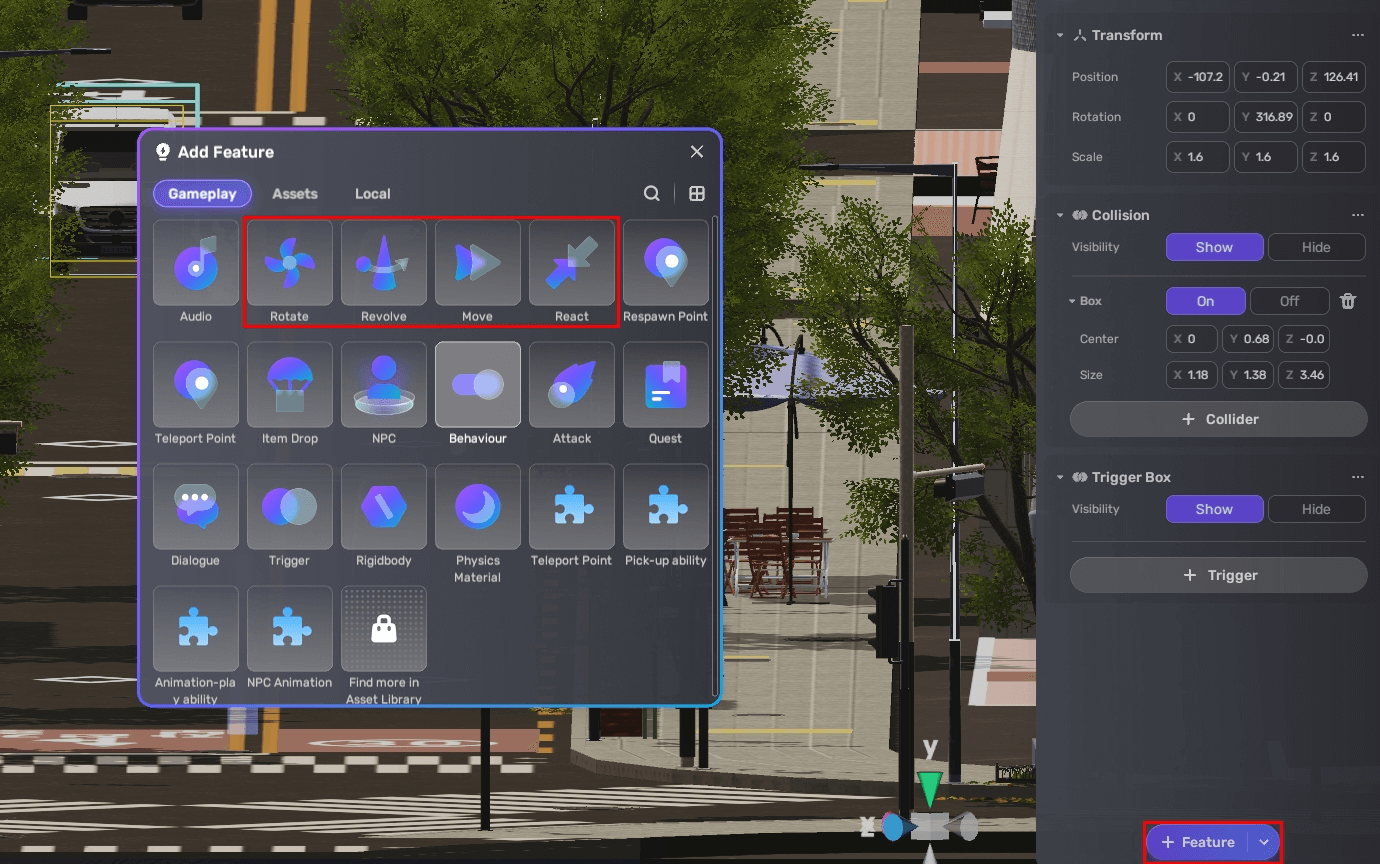Hide the Collision visibility
The image size is (1380, 864).
(1316, 247)
